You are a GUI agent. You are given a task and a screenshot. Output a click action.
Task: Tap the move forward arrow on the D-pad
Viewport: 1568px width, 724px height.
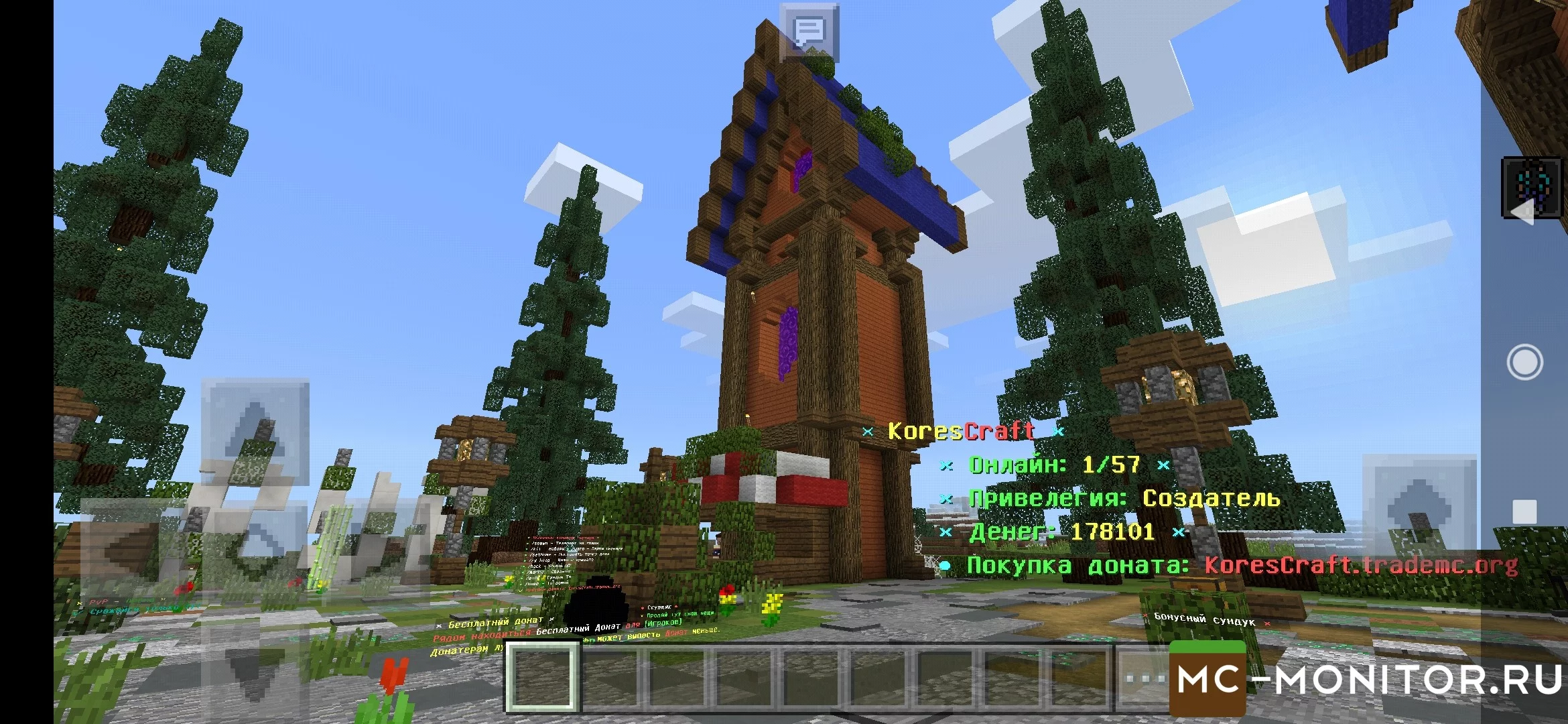tap(255, 430)
